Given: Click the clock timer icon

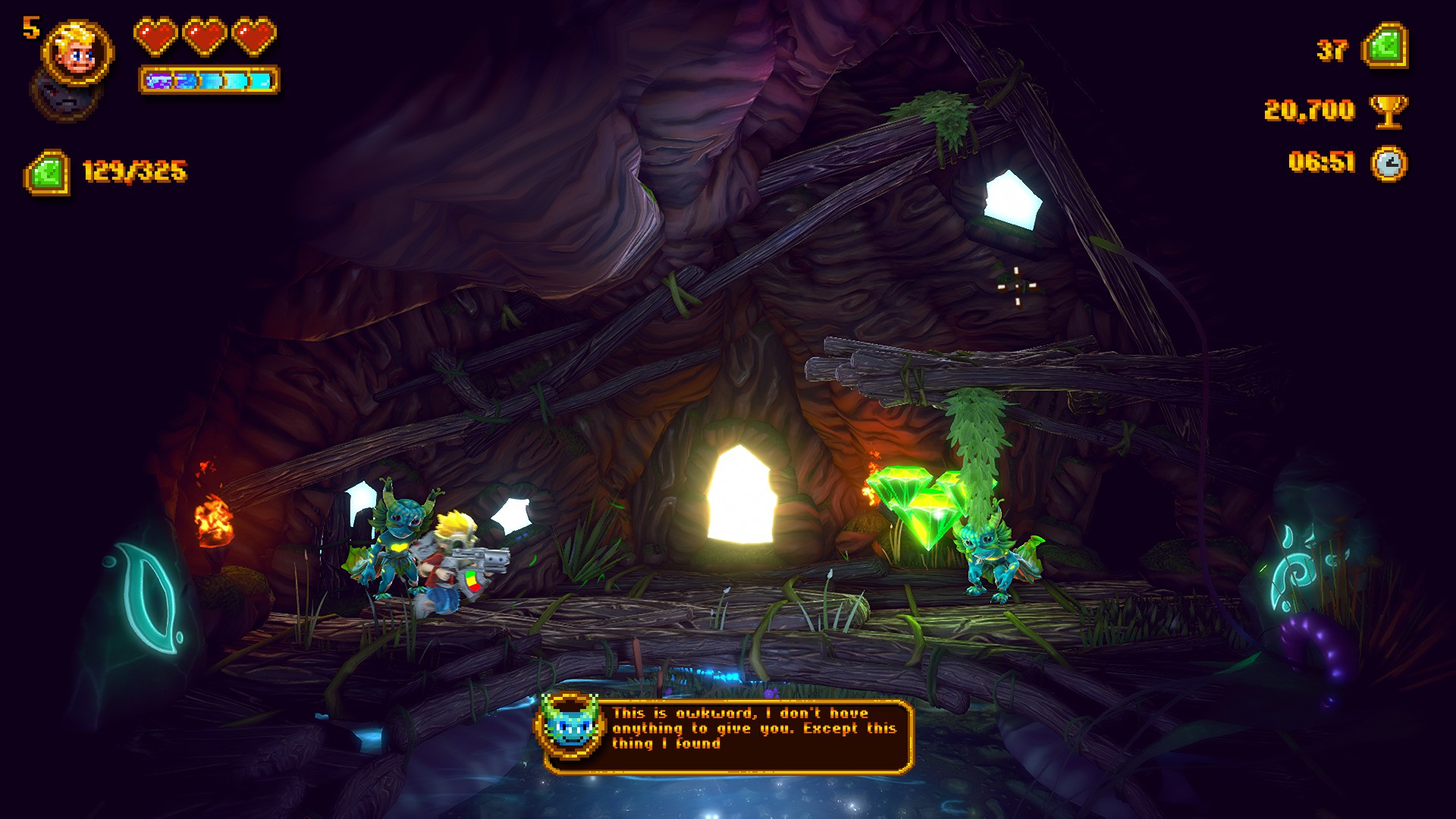Looking at the screenshot, I should coord(1389,163).
